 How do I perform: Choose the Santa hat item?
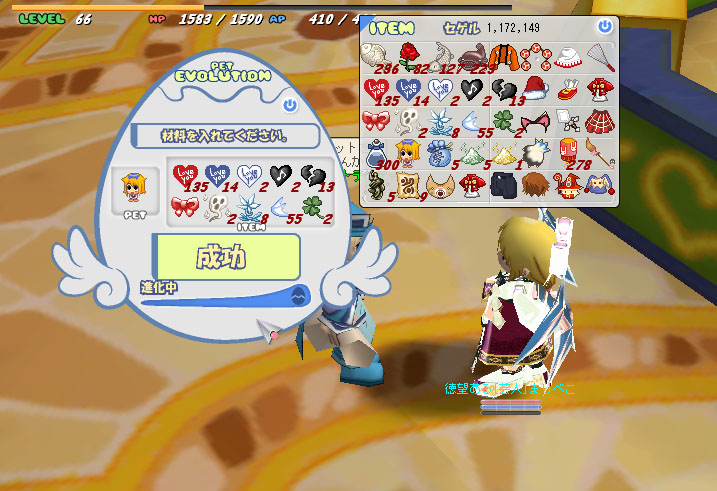click(534, 88)
